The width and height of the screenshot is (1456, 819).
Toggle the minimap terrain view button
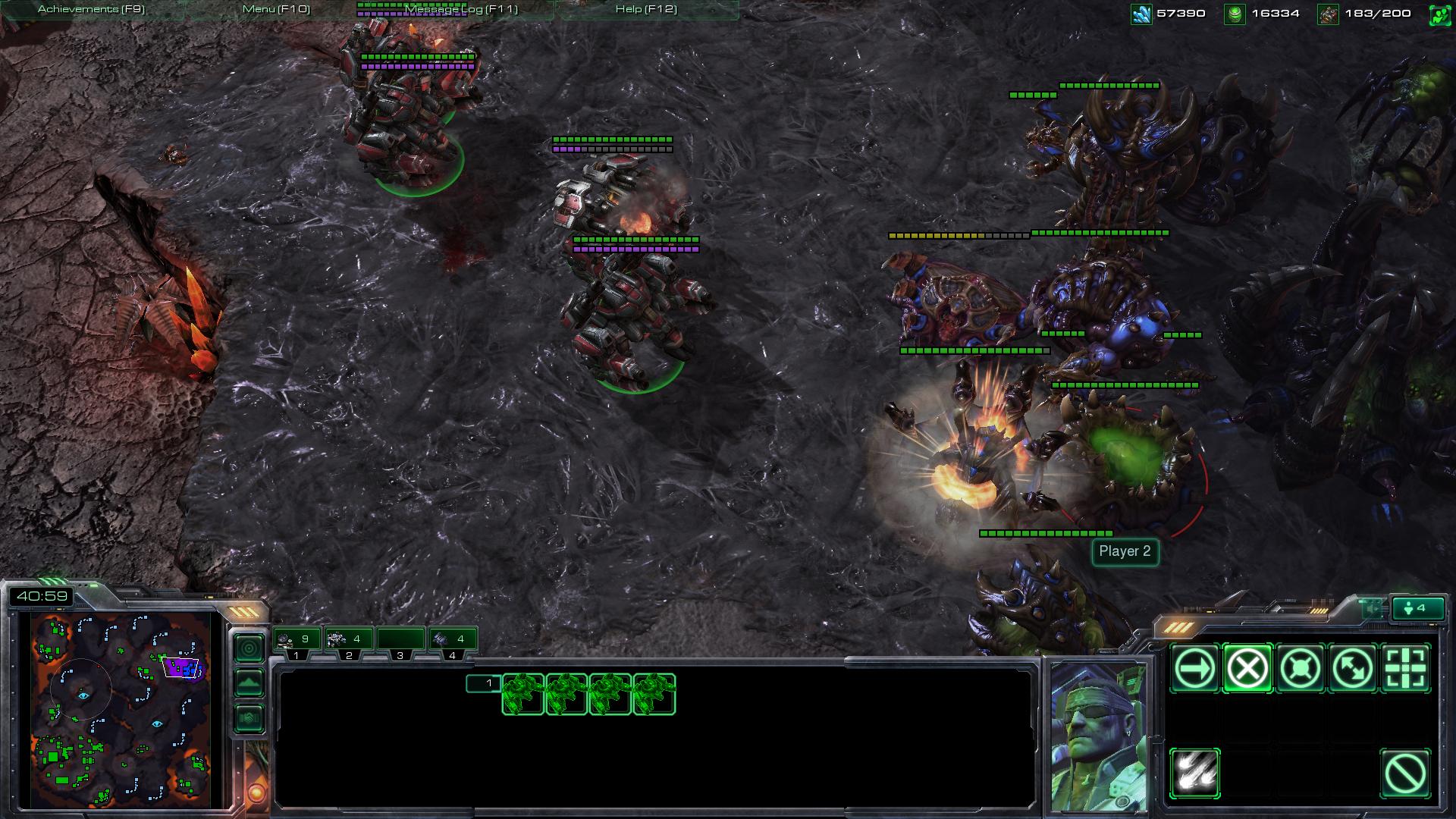249,683
